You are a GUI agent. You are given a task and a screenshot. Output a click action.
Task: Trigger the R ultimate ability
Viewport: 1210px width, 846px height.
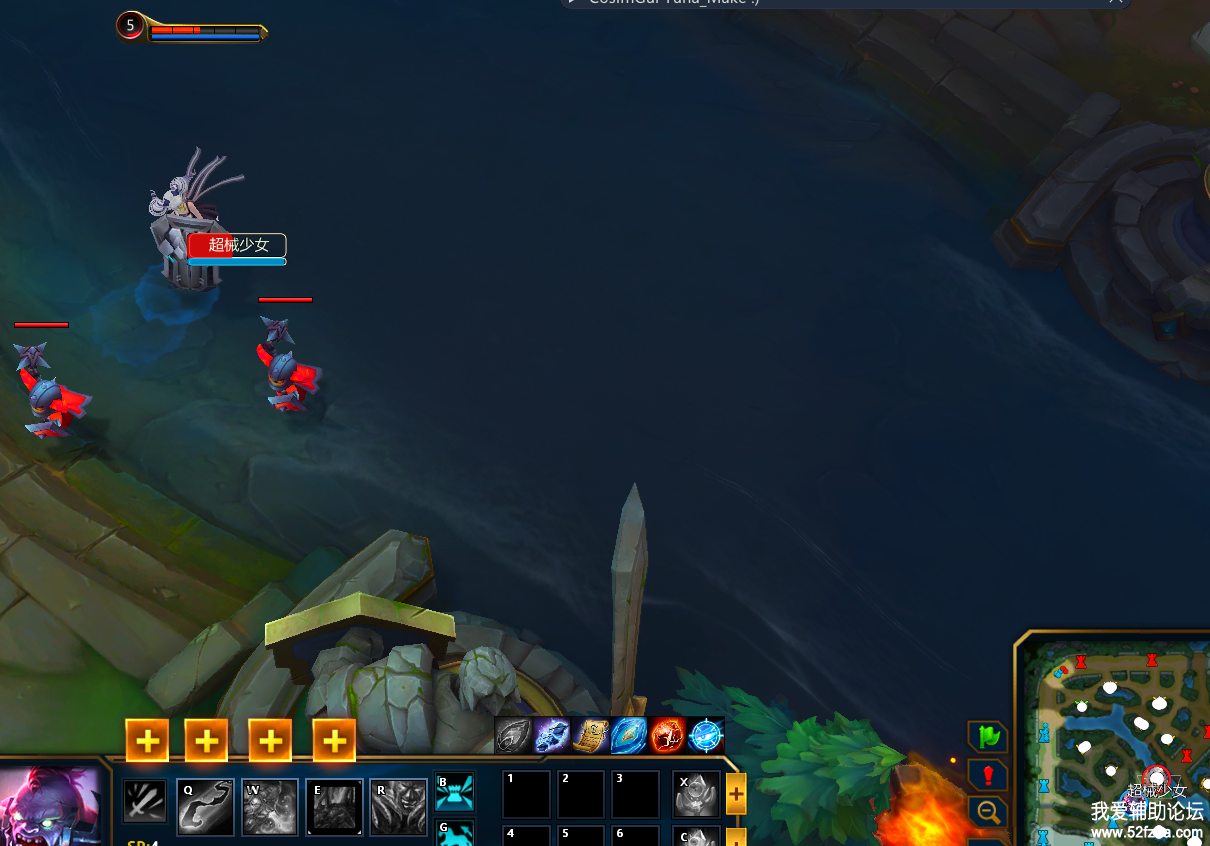click(398, 807)
